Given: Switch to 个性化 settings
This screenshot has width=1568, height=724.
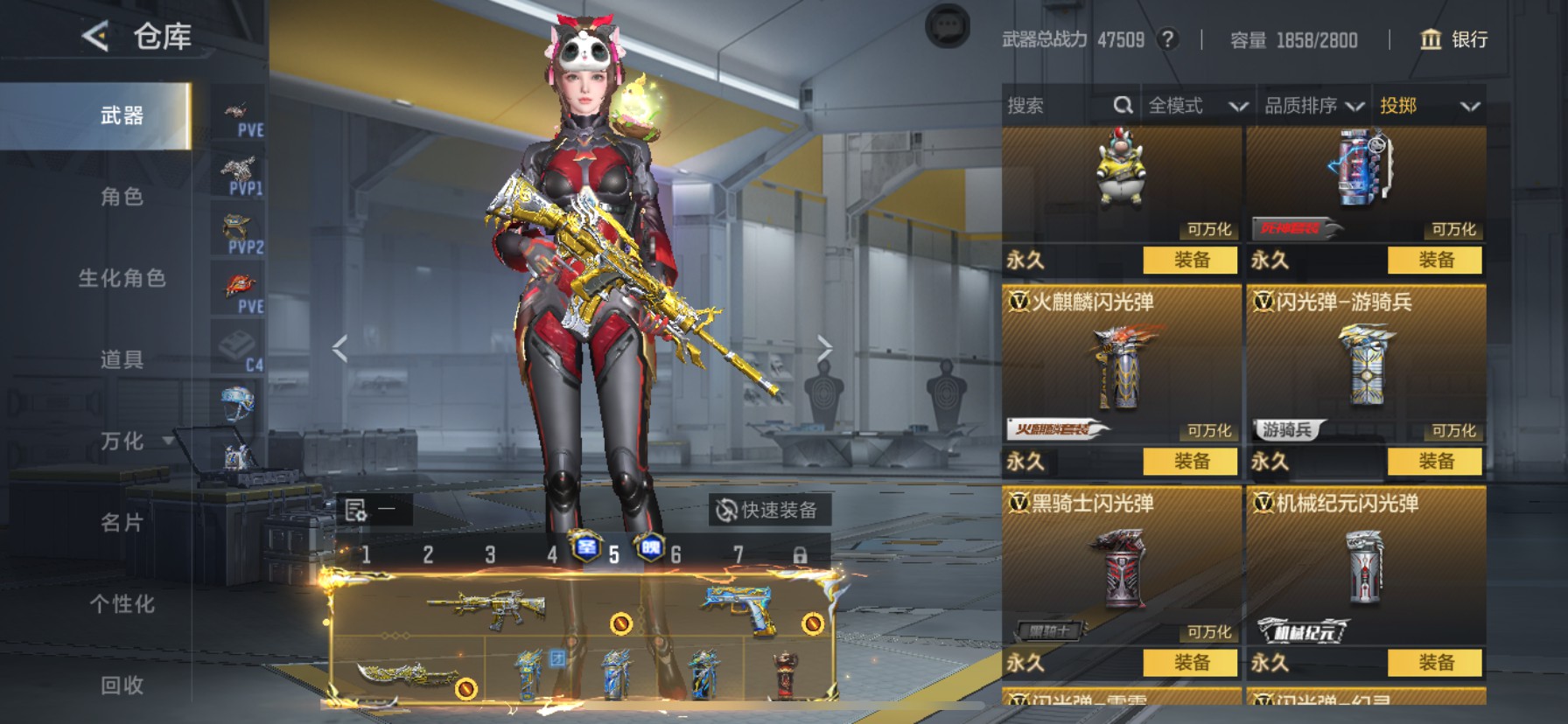Looking at the screenshot, I should [x=122, y=604].
